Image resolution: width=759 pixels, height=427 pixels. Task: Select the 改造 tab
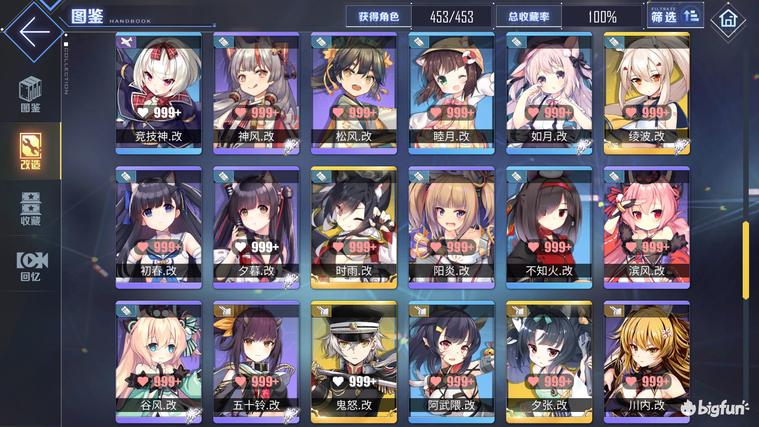point(30,152)
